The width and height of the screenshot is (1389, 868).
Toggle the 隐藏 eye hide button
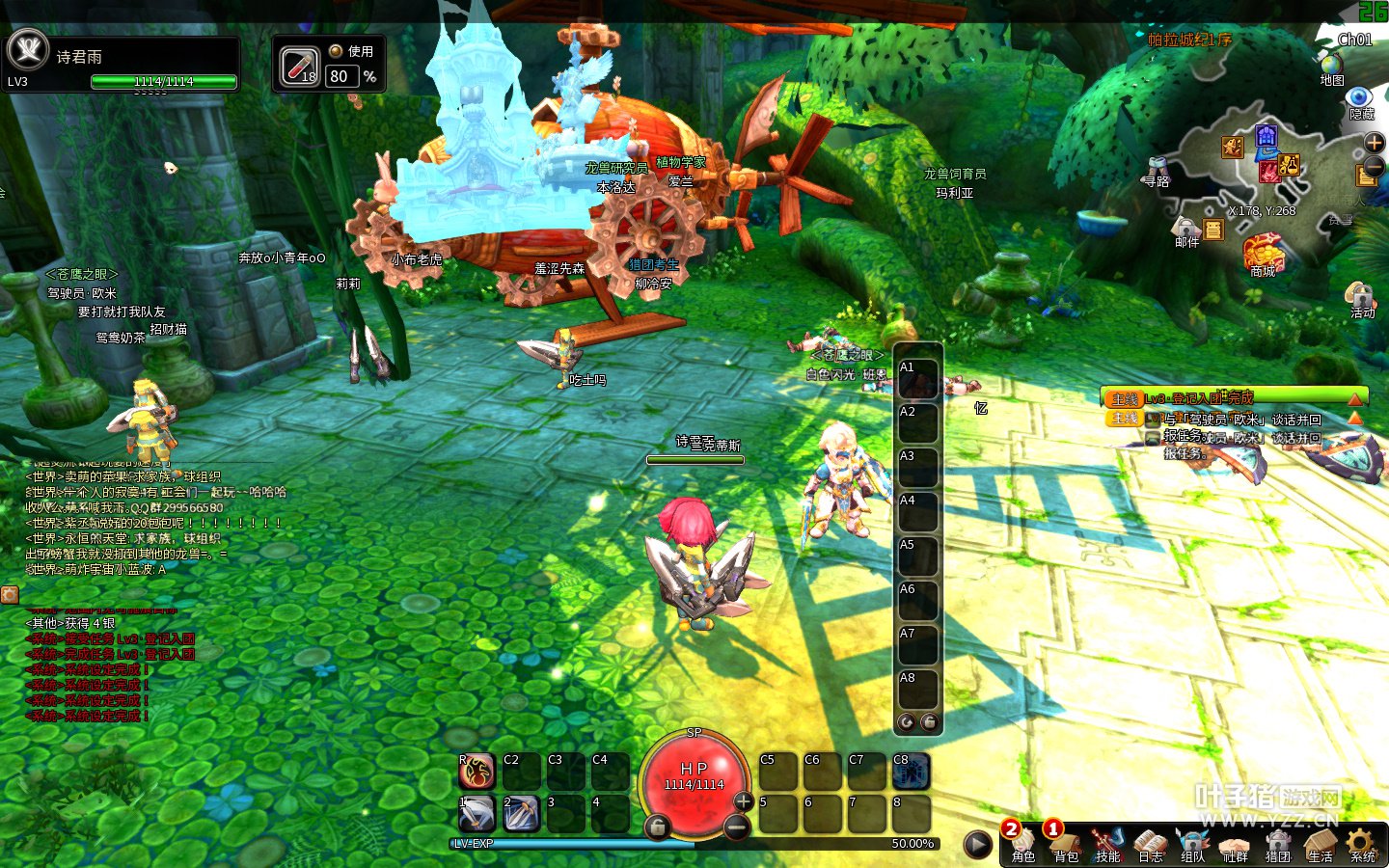(x=1360, y=98)
